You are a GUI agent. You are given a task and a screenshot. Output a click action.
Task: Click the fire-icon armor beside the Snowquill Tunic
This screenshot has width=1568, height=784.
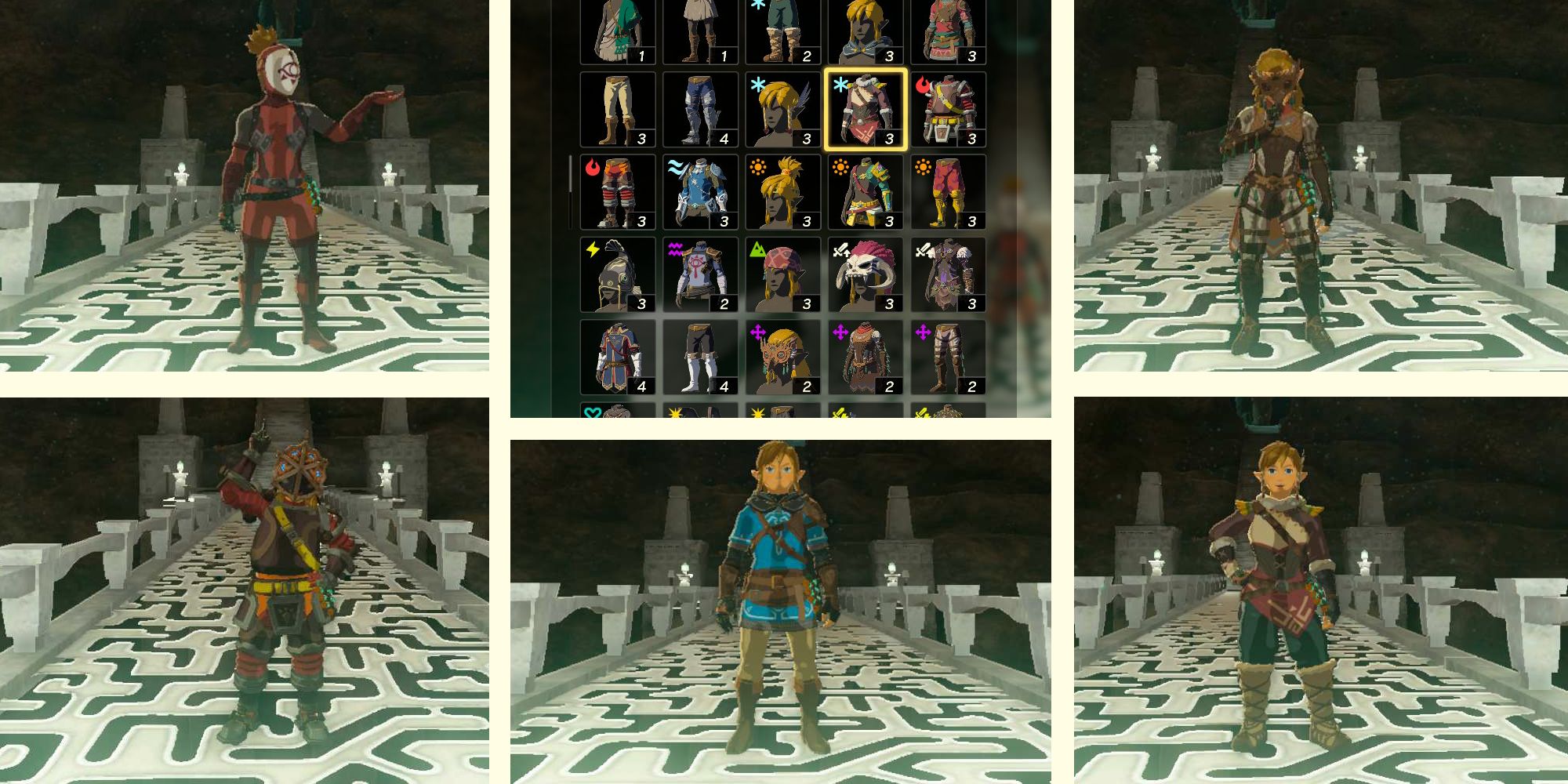click(947, 110)
